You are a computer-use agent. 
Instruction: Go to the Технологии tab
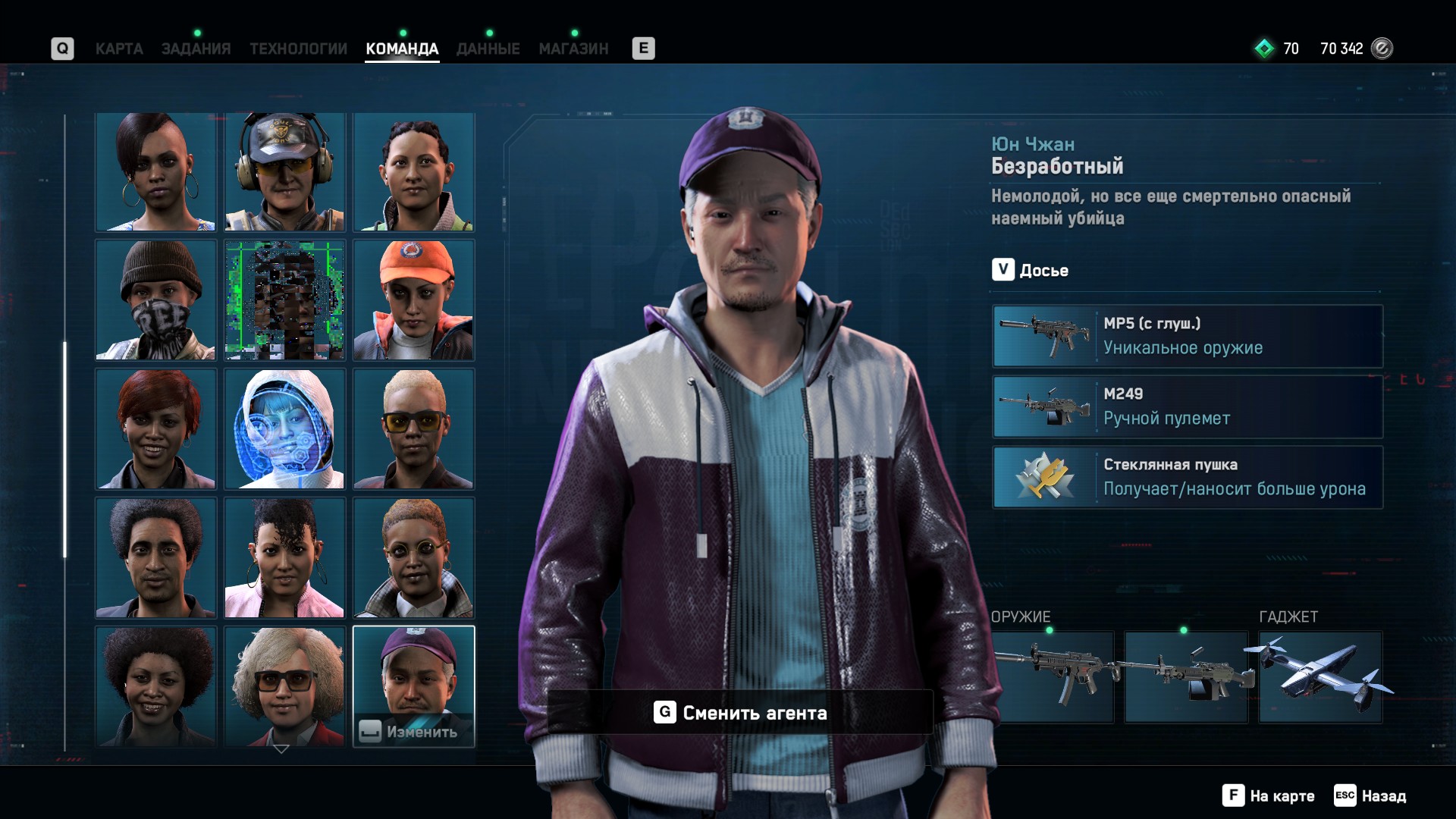click(298, 49)
